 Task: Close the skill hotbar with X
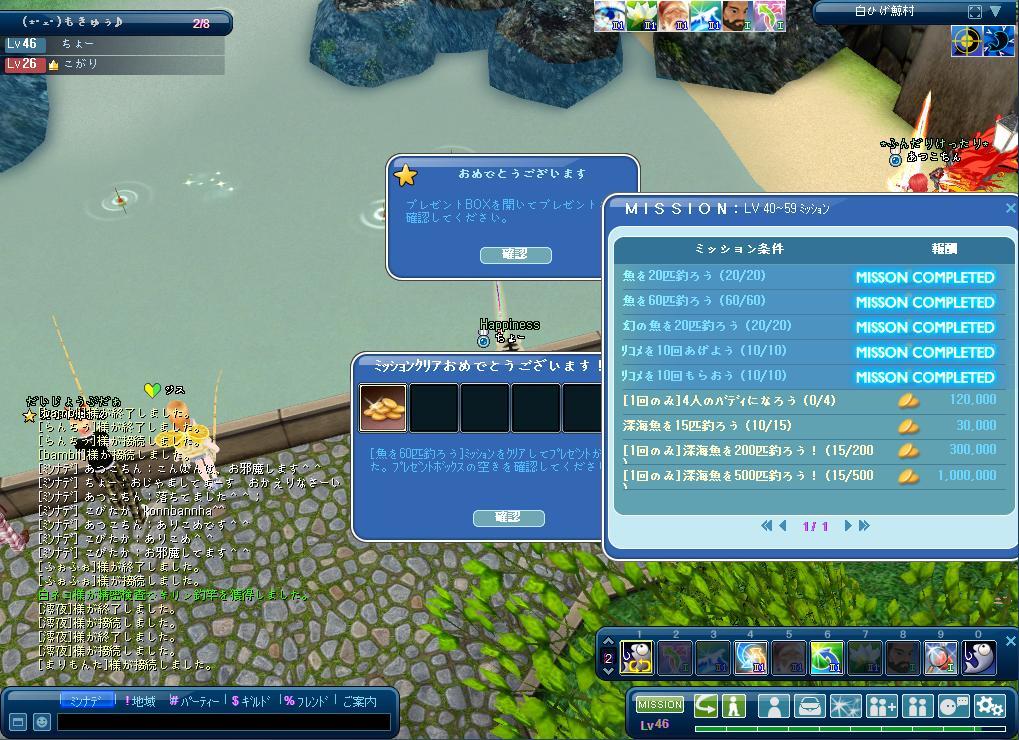[x=1010, y=641]
